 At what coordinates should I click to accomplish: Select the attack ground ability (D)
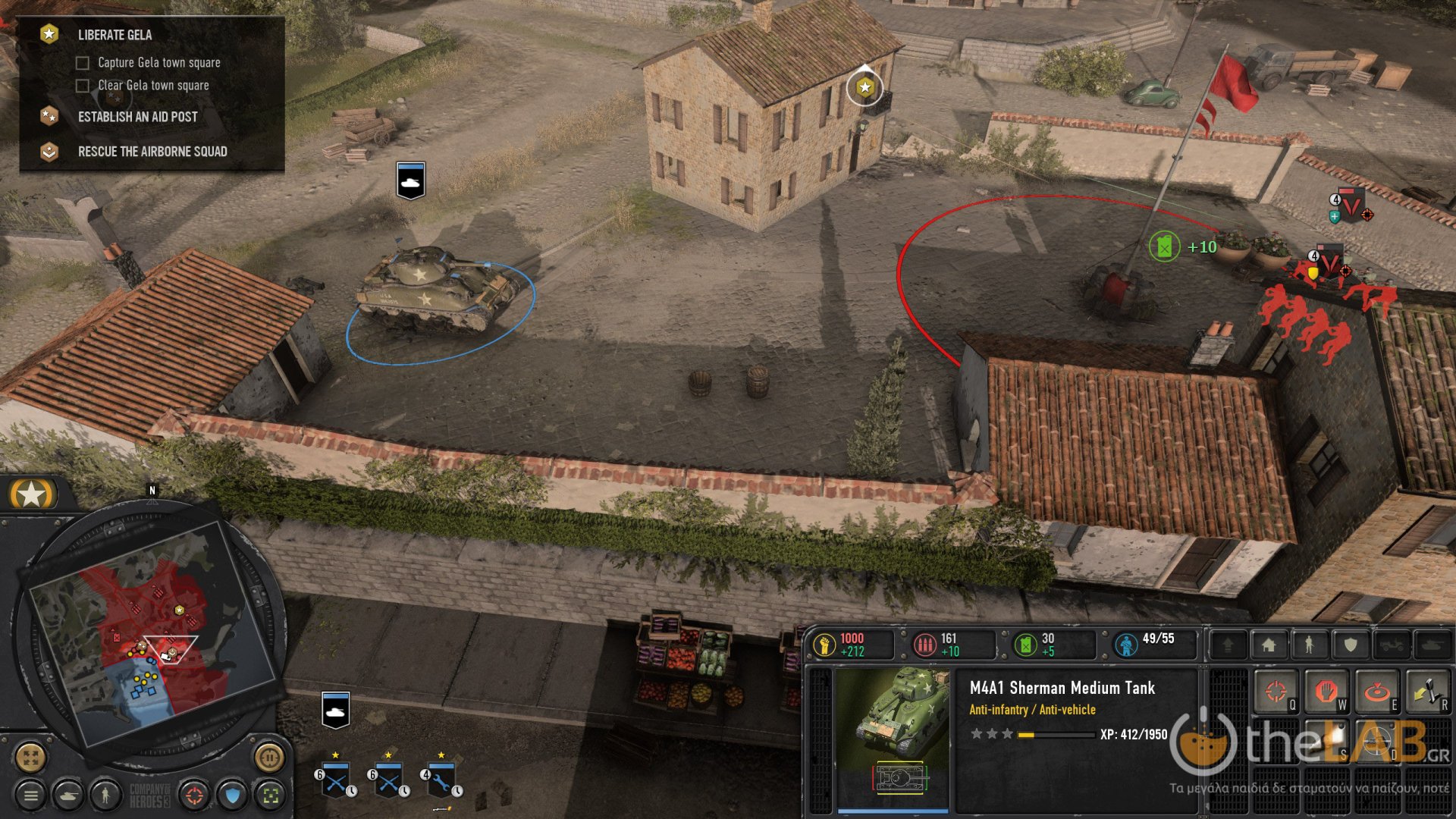pyautogui.click(x=1379, y=742)
